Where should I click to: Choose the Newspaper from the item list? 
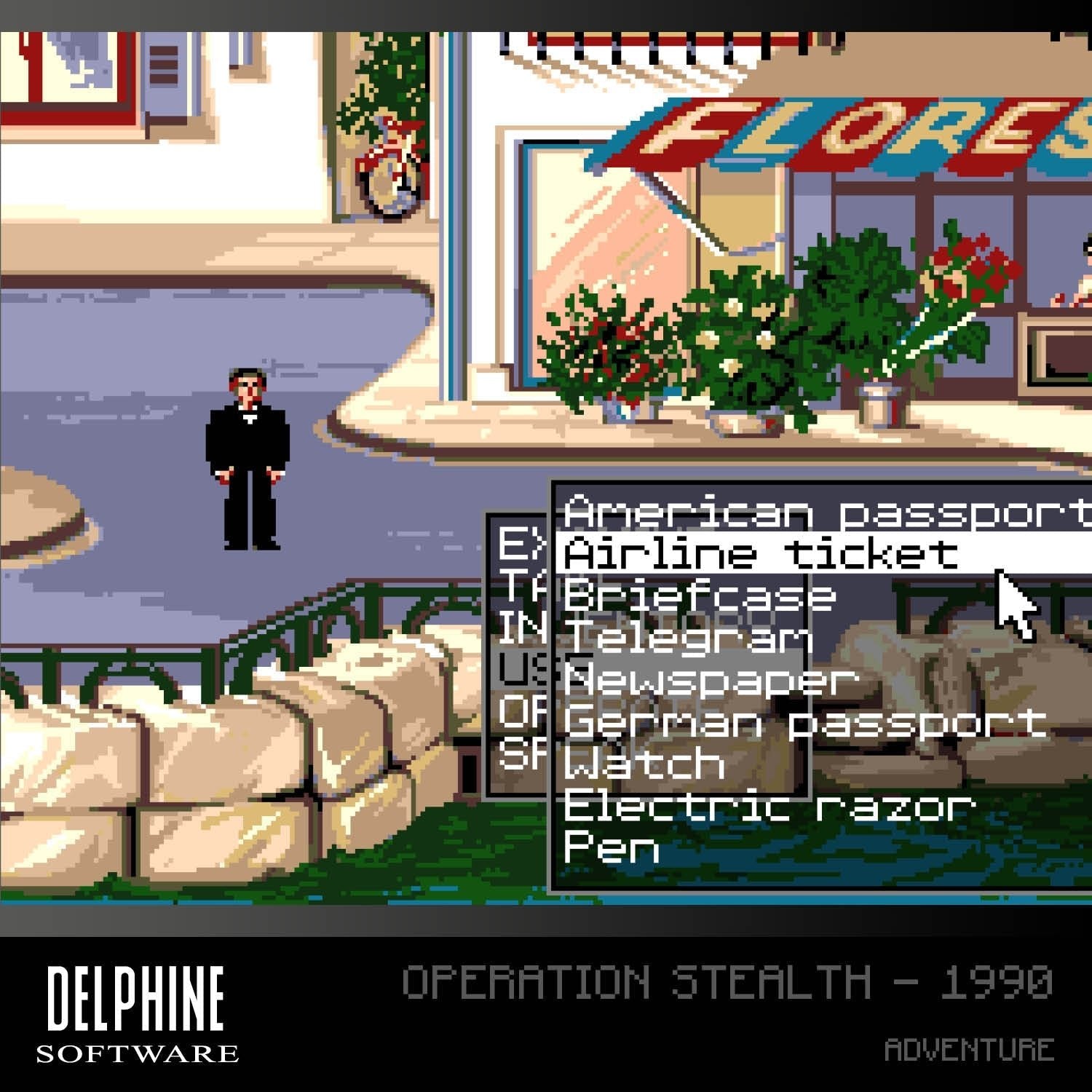[x=710, y=681]
